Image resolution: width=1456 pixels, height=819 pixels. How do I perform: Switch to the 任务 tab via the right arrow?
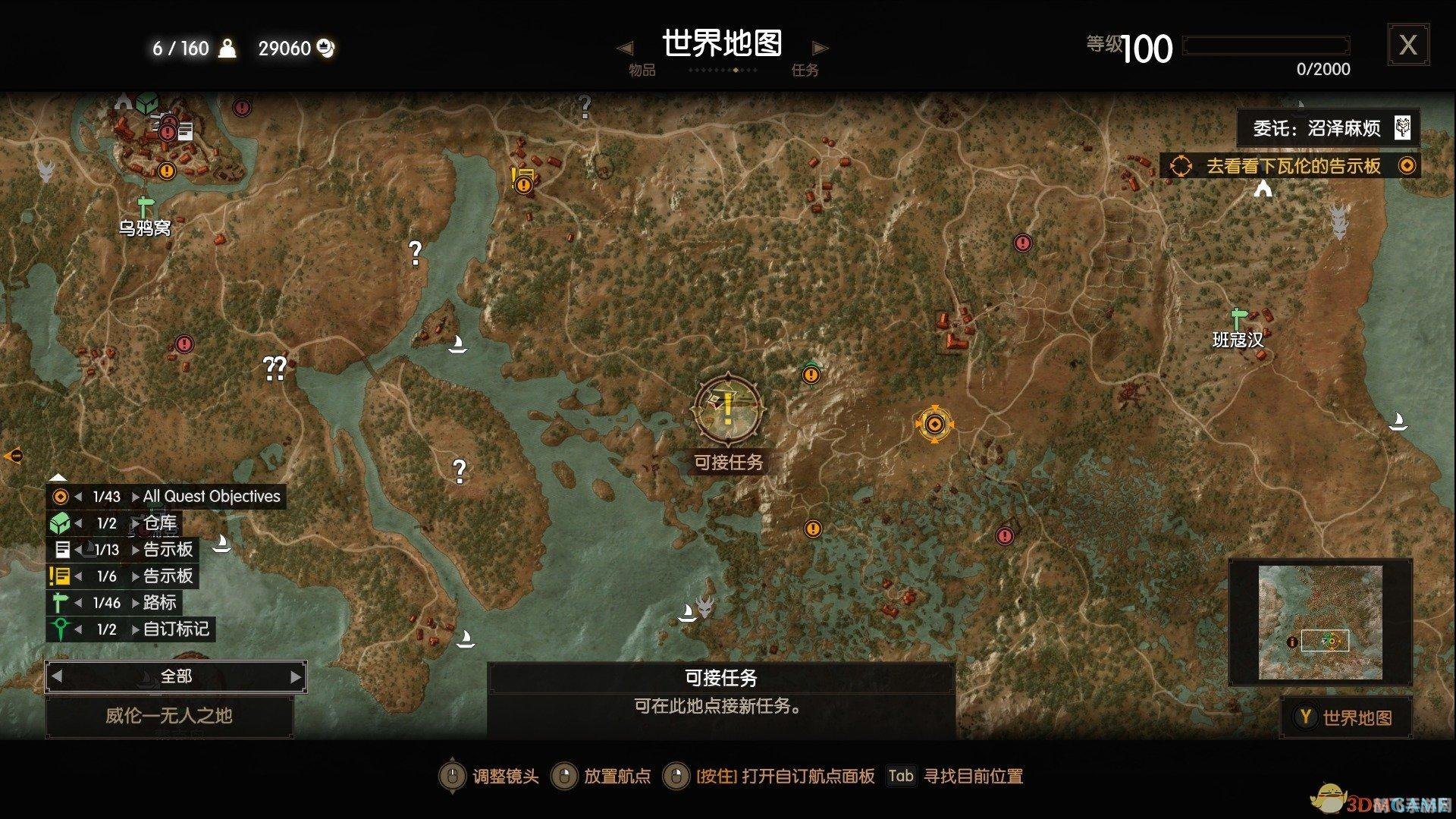(819, 48)
